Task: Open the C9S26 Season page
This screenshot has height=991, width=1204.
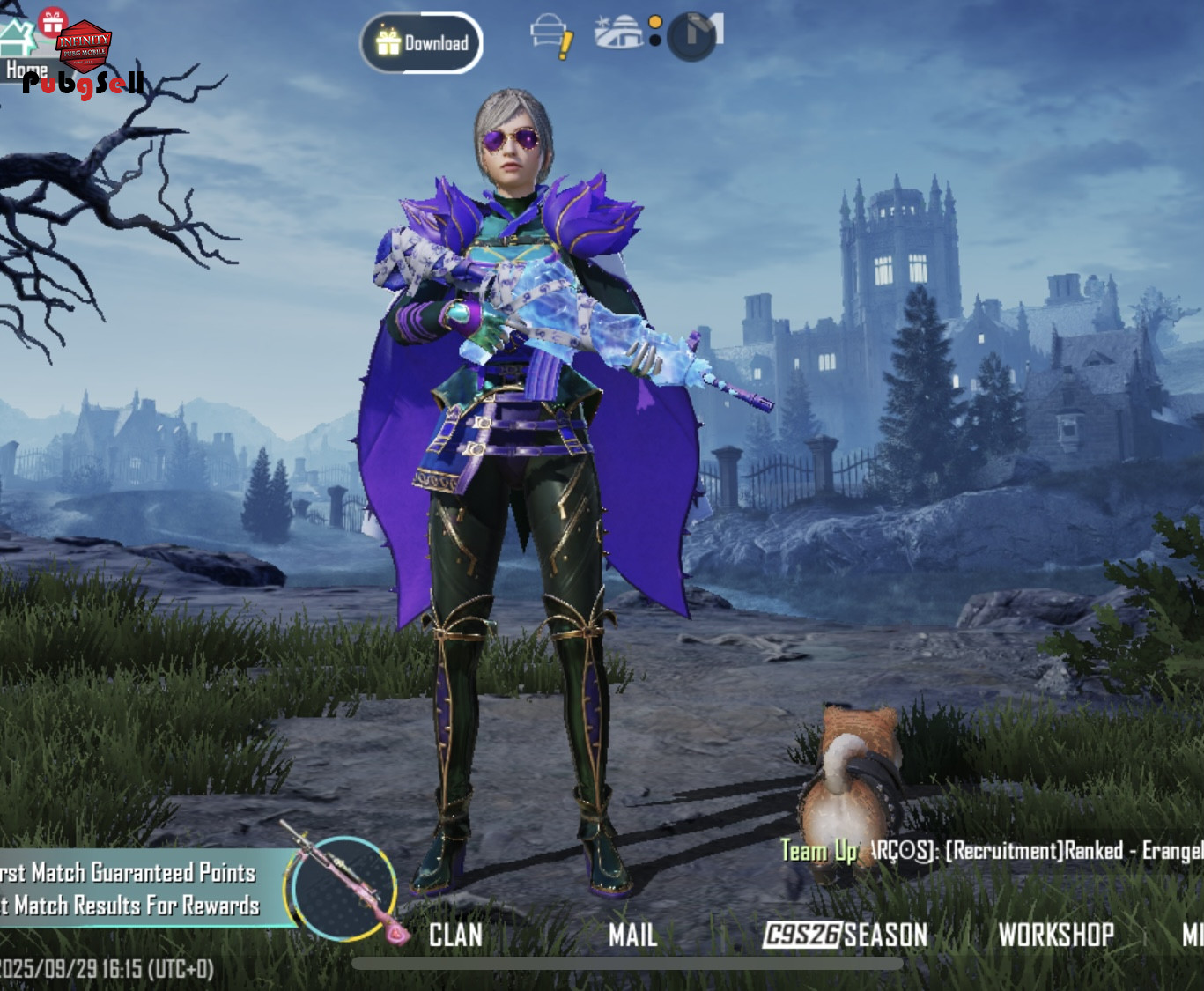Action: [845, 935]
